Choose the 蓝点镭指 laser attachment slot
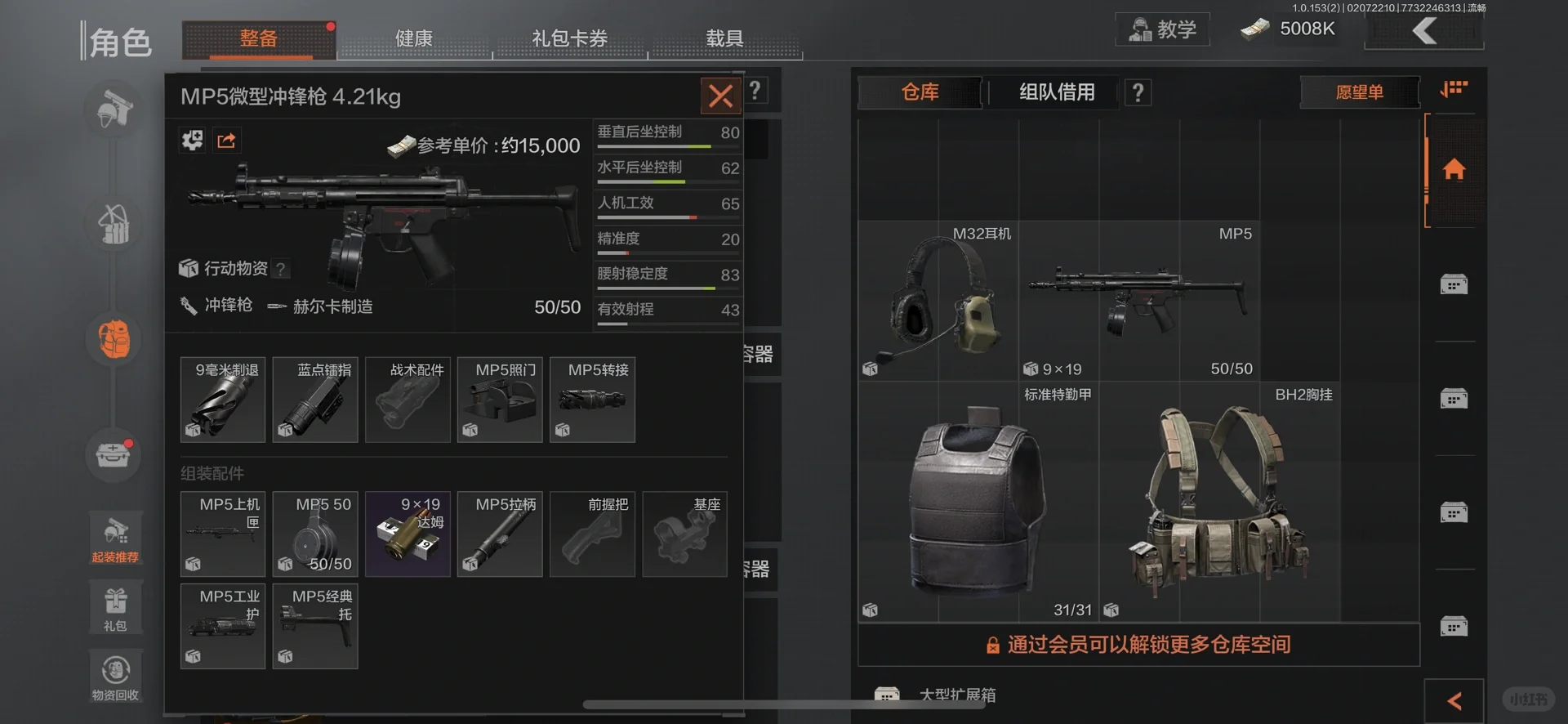The image size is (1568, 724). [x=315, y=400]
